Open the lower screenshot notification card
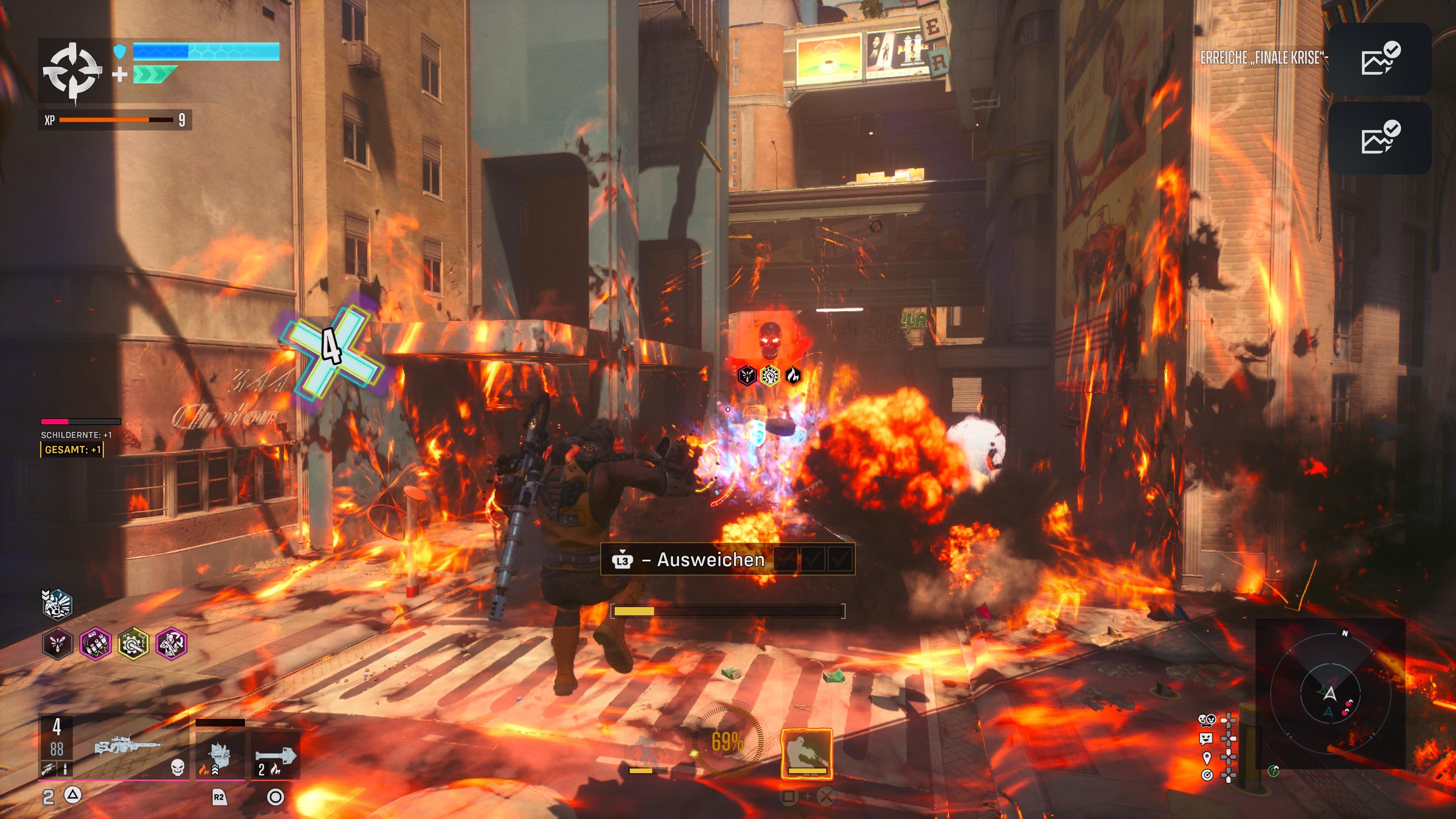1456x819 pixels. click(1379, 138)
